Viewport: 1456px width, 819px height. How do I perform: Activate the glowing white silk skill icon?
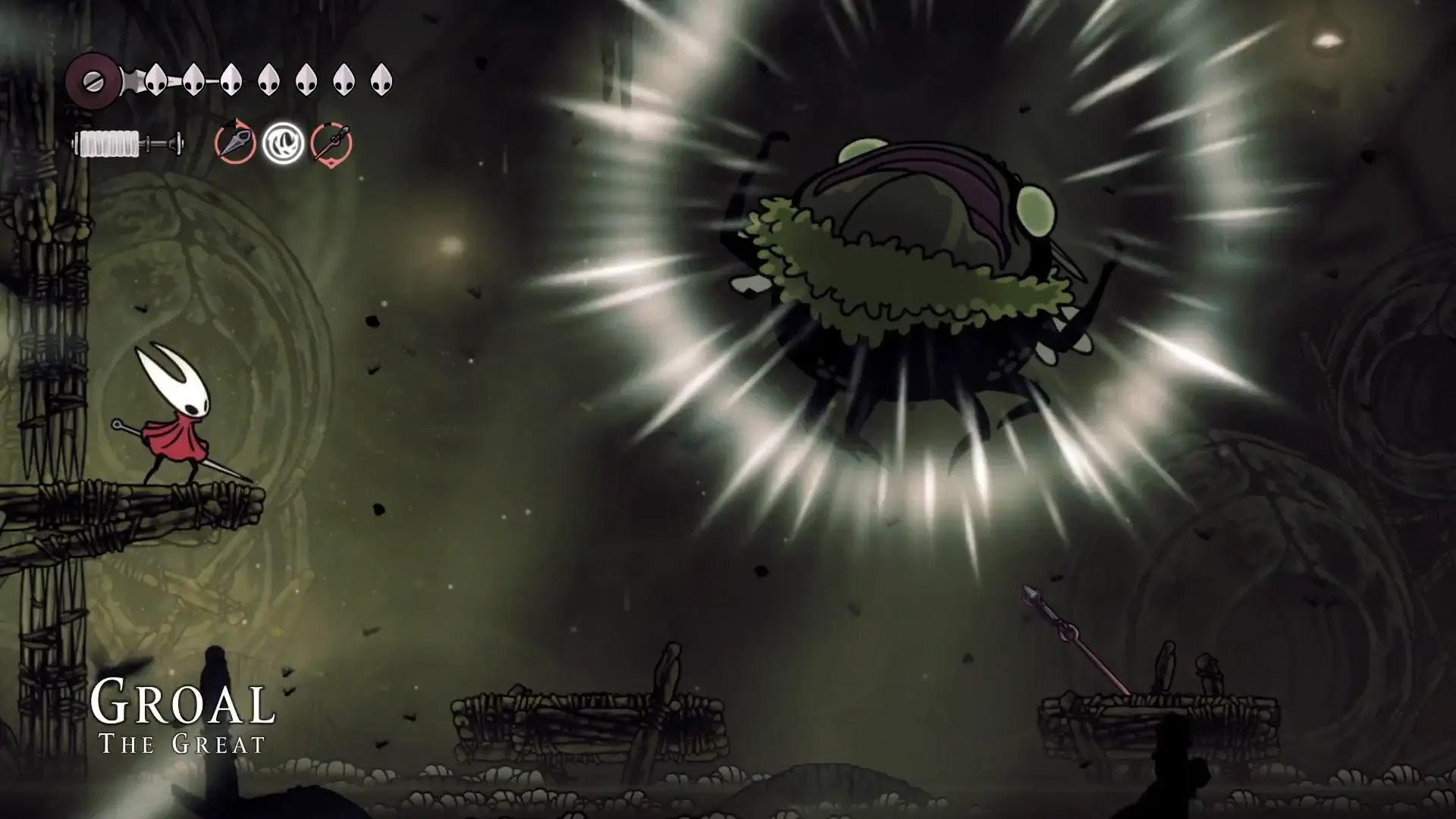(x=284, y=143)
